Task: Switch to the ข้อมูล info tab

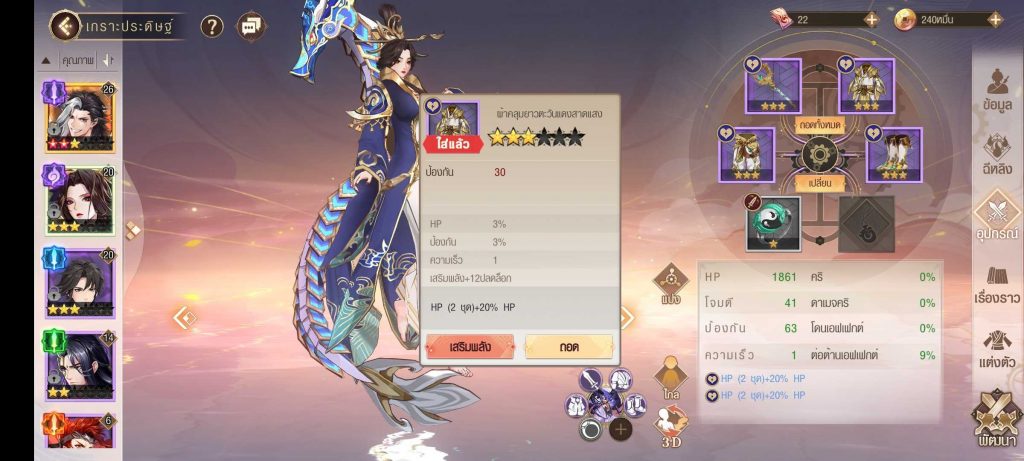Action: point(996,91)
